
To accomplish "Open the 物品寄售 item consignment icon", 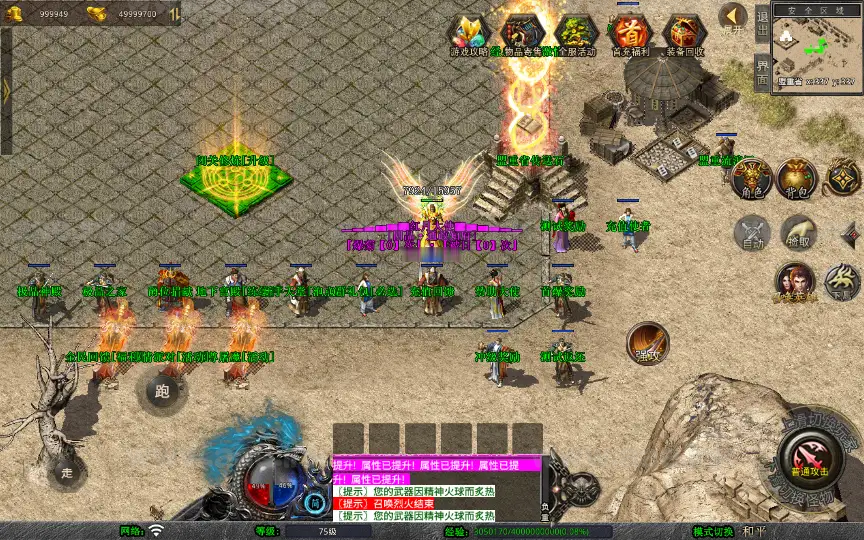I will [519, 33].
